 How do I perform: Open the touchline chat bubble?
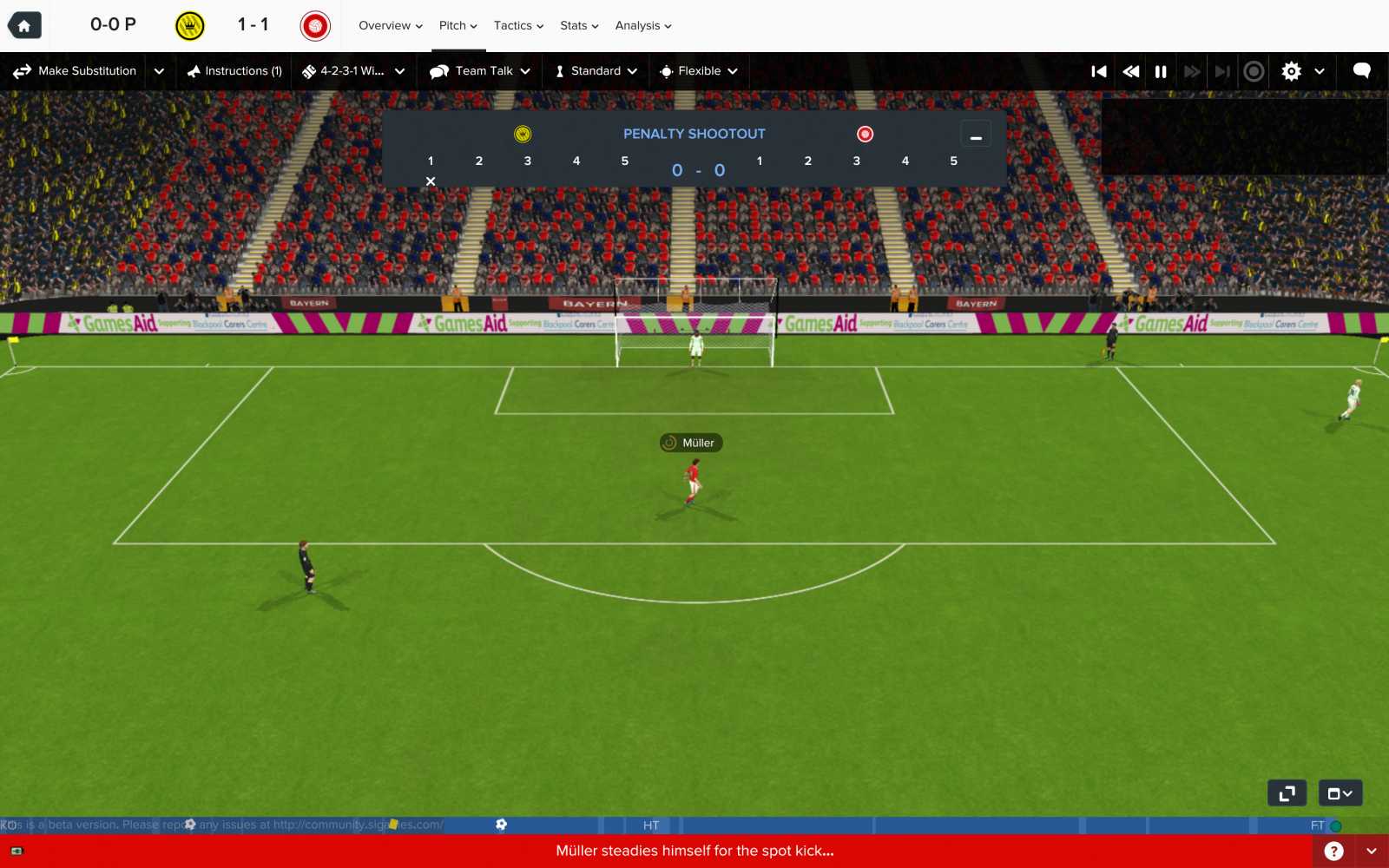coord(1361,71)
